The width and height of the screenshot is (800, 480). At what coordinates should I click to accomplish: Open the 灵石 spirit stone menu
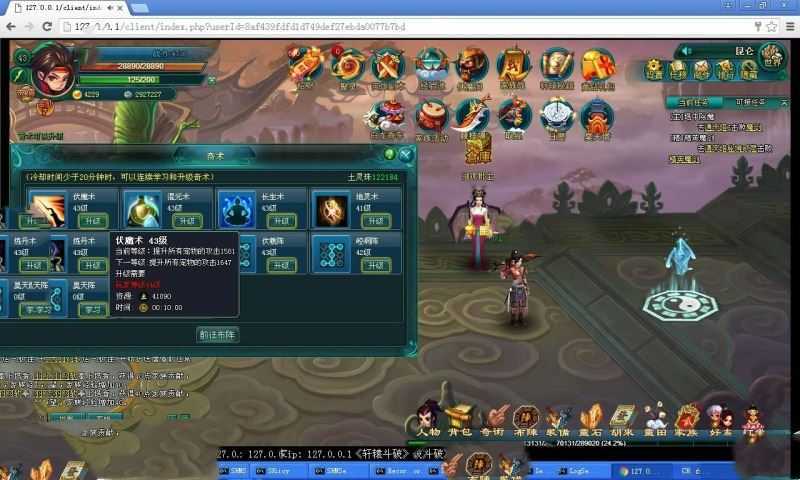591,418
